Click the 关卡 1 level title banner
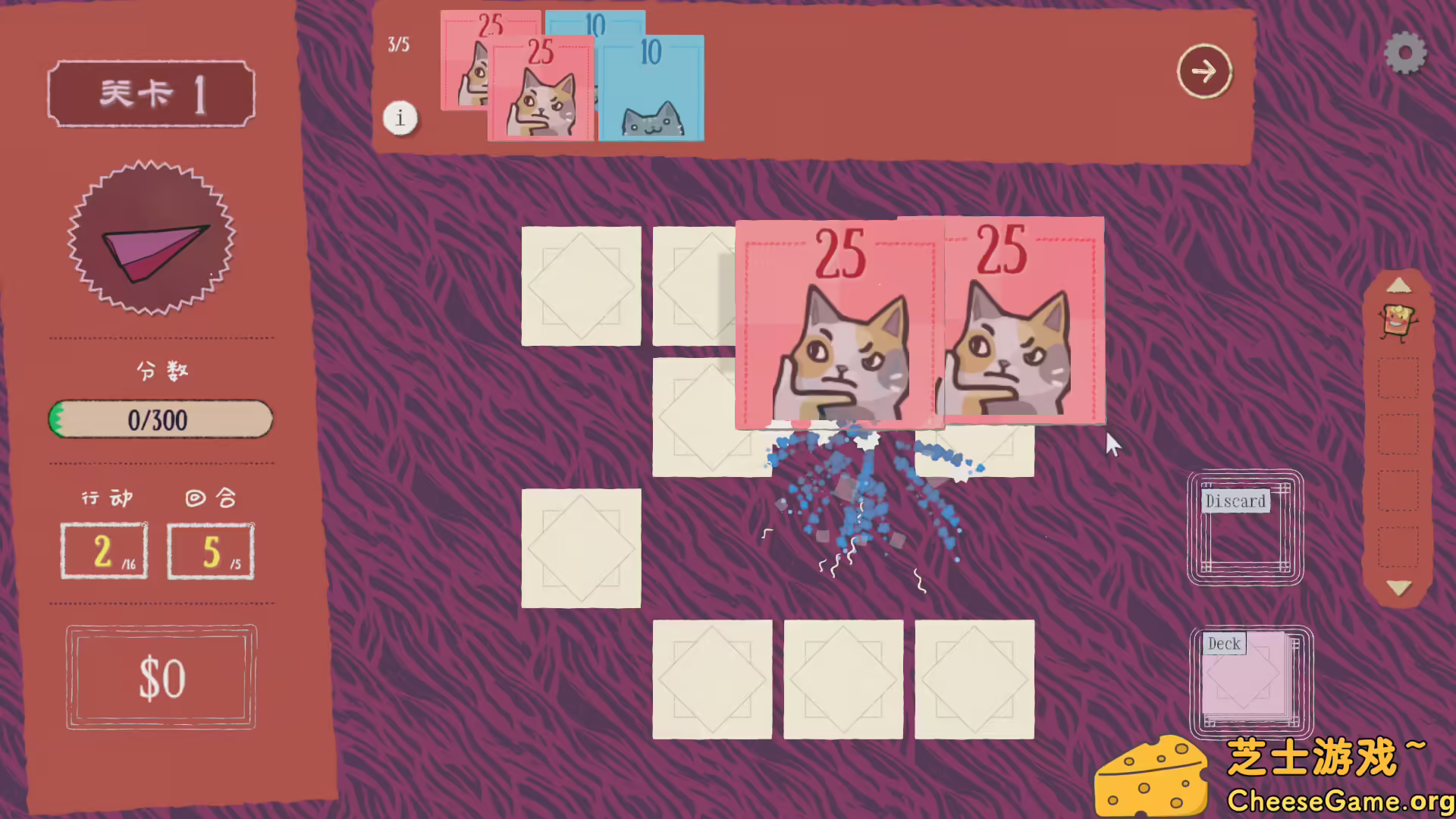The height and width of the screenshot is (819, 1456). pyautogui.click(x=150, y=93)
